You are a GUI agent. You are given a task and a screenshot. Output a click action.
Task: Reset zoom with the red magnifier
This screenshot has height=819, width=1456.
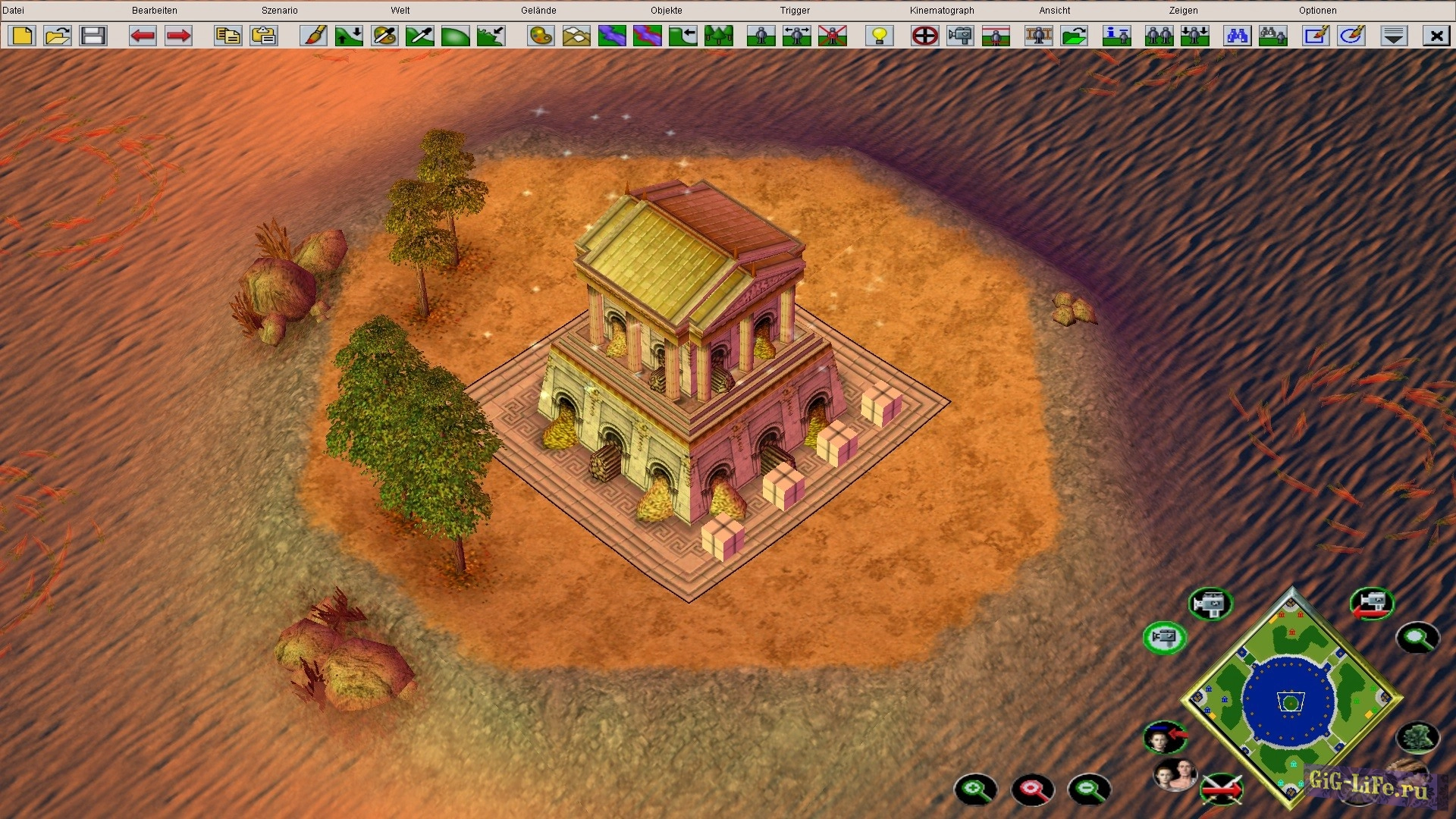(1032, 789)
